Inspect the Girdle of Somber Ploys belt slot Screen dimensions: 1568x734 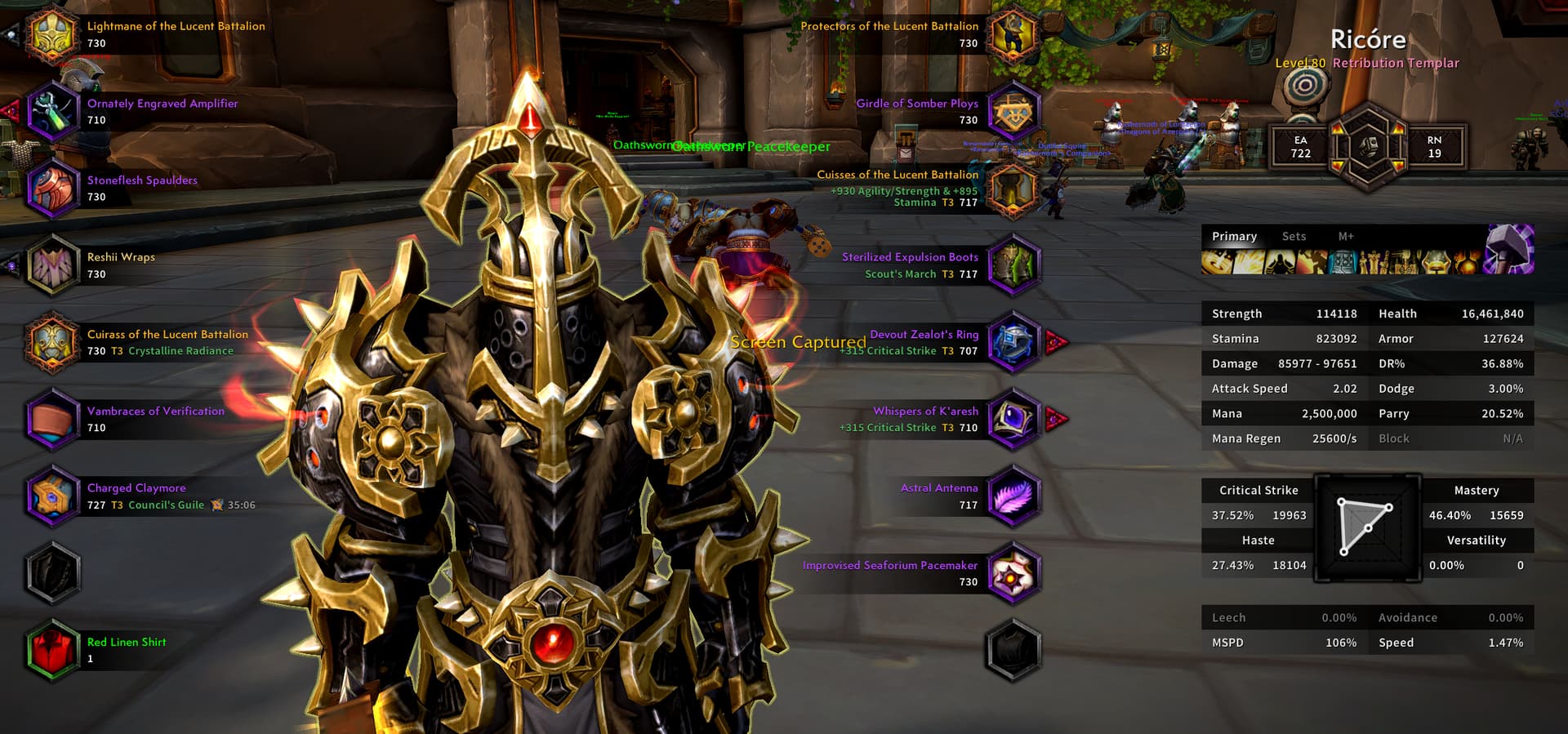click(1013, 112)
